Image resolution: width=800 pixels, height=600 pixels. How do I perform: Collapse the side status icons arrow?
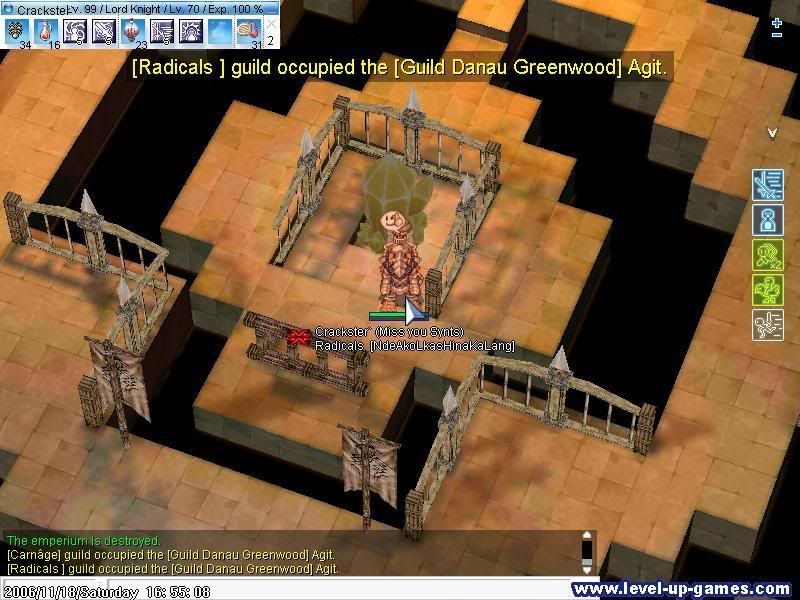click(772, 132)
